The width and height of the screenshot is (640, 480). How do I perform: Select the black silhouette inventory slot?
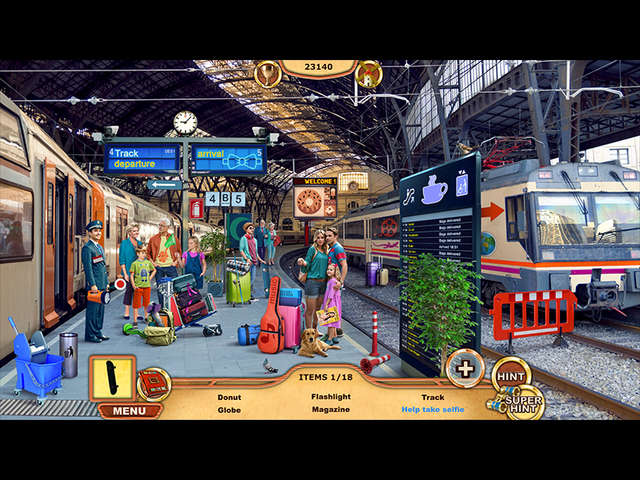pos(112,378)
